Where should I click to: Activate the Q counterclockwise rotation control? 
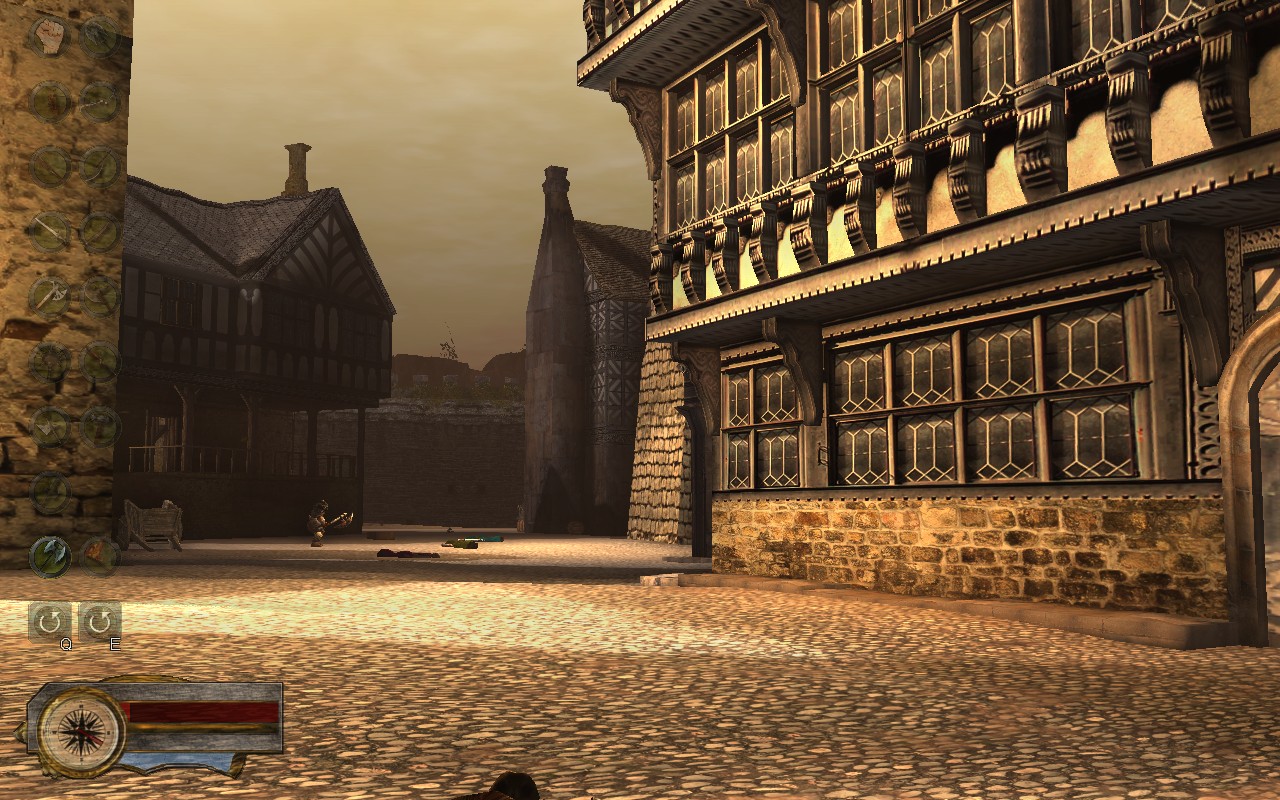[x=51, y=622]
